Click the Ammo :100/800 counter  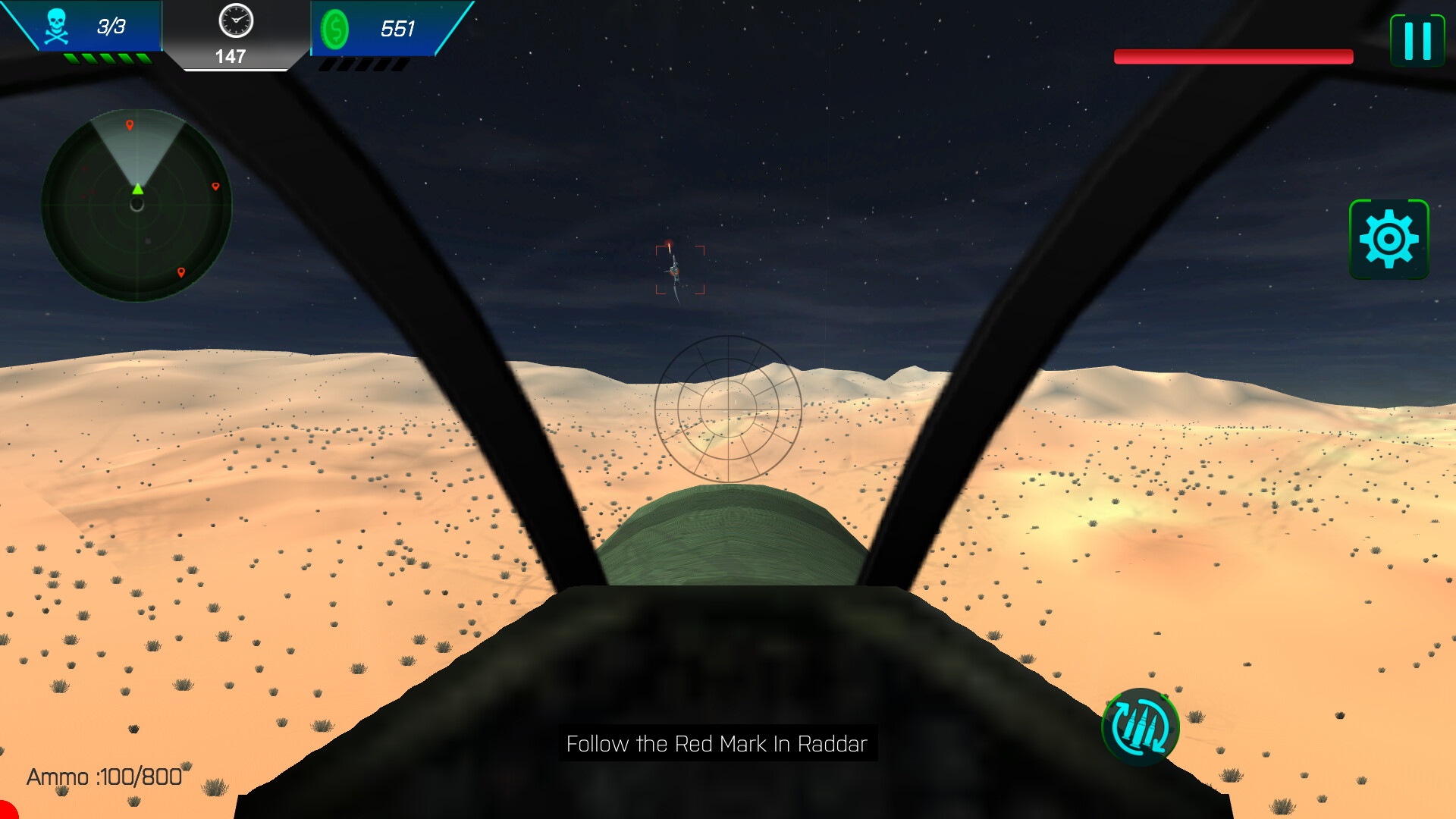click(102, 776)
